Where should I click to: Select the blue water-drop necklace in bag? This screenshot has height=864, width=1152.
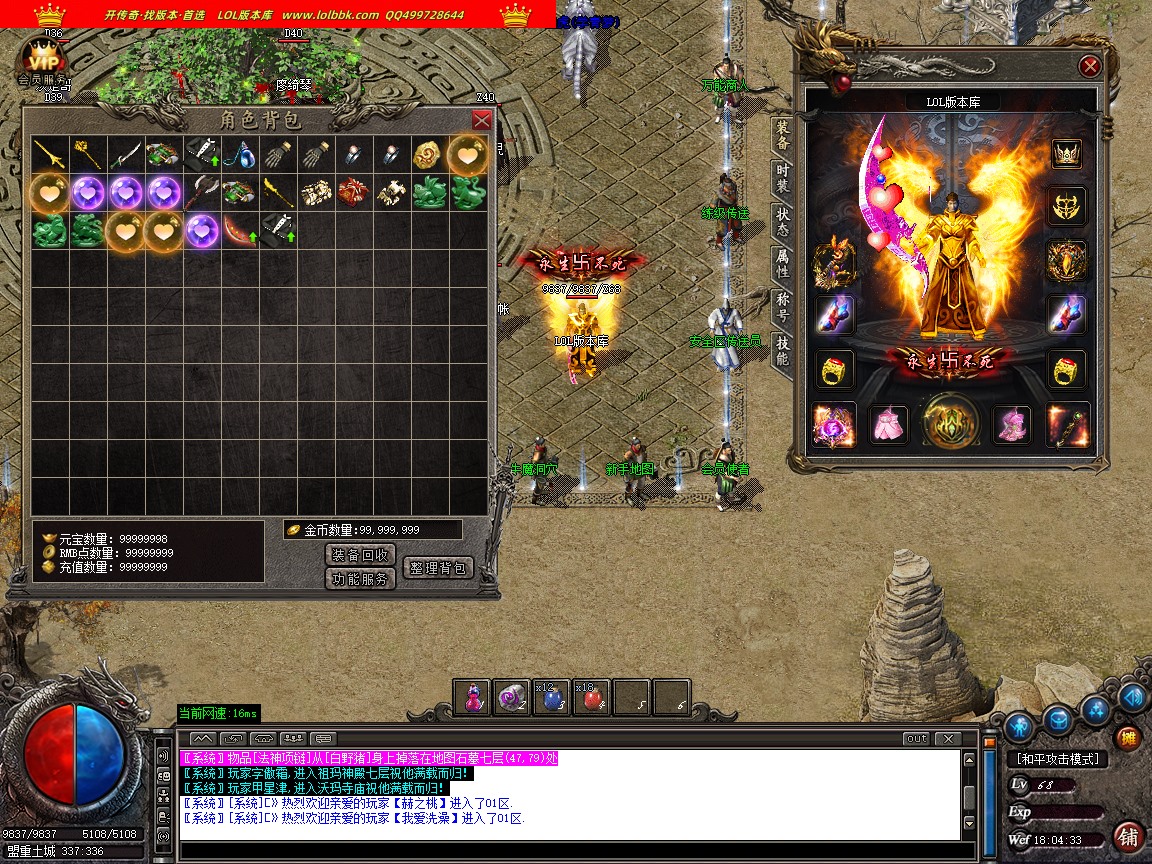(x=239, y=154)
